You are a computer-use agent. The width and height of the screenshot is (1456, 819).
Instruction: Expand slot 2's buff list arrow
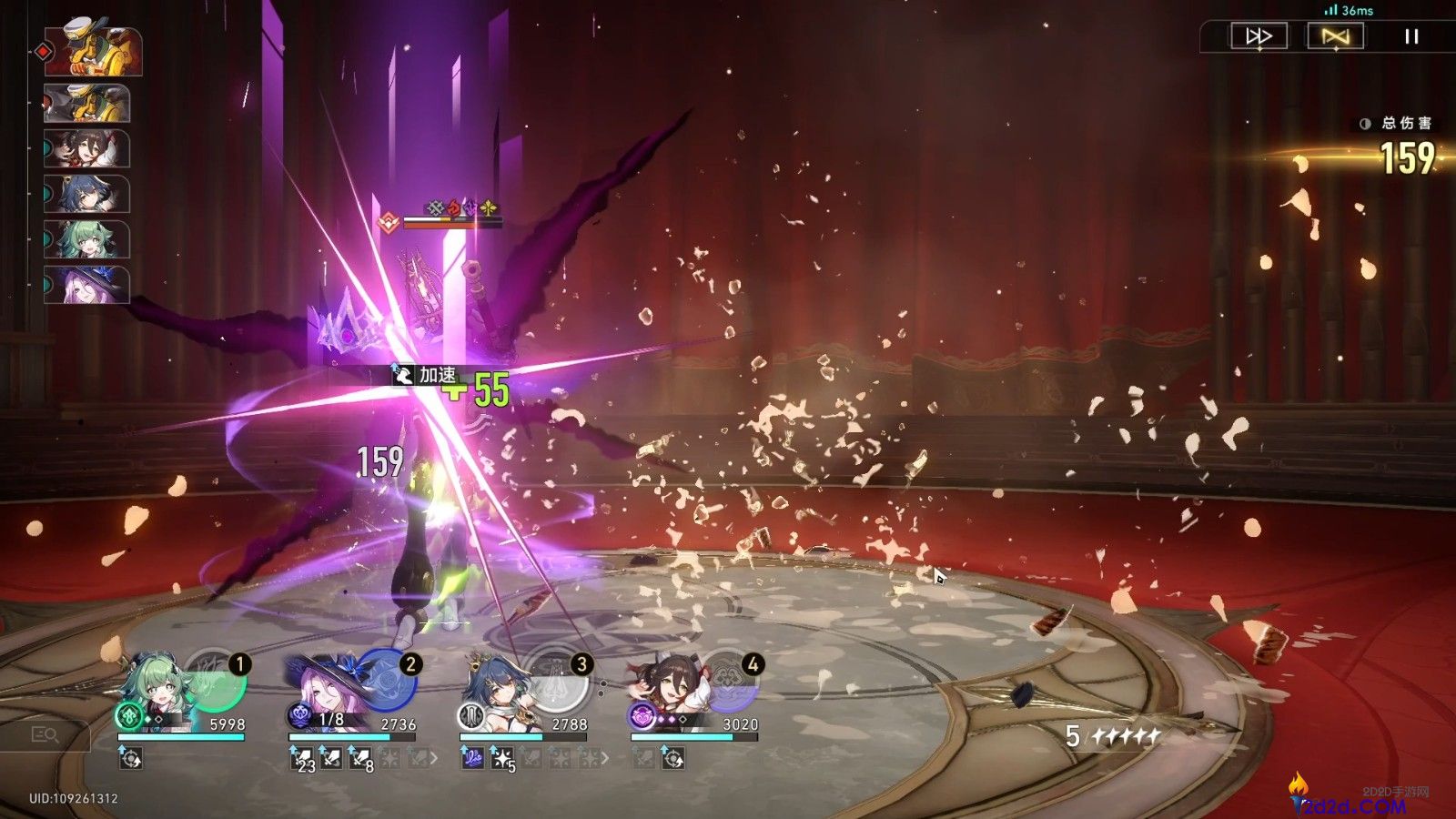[x=434, y=757]
